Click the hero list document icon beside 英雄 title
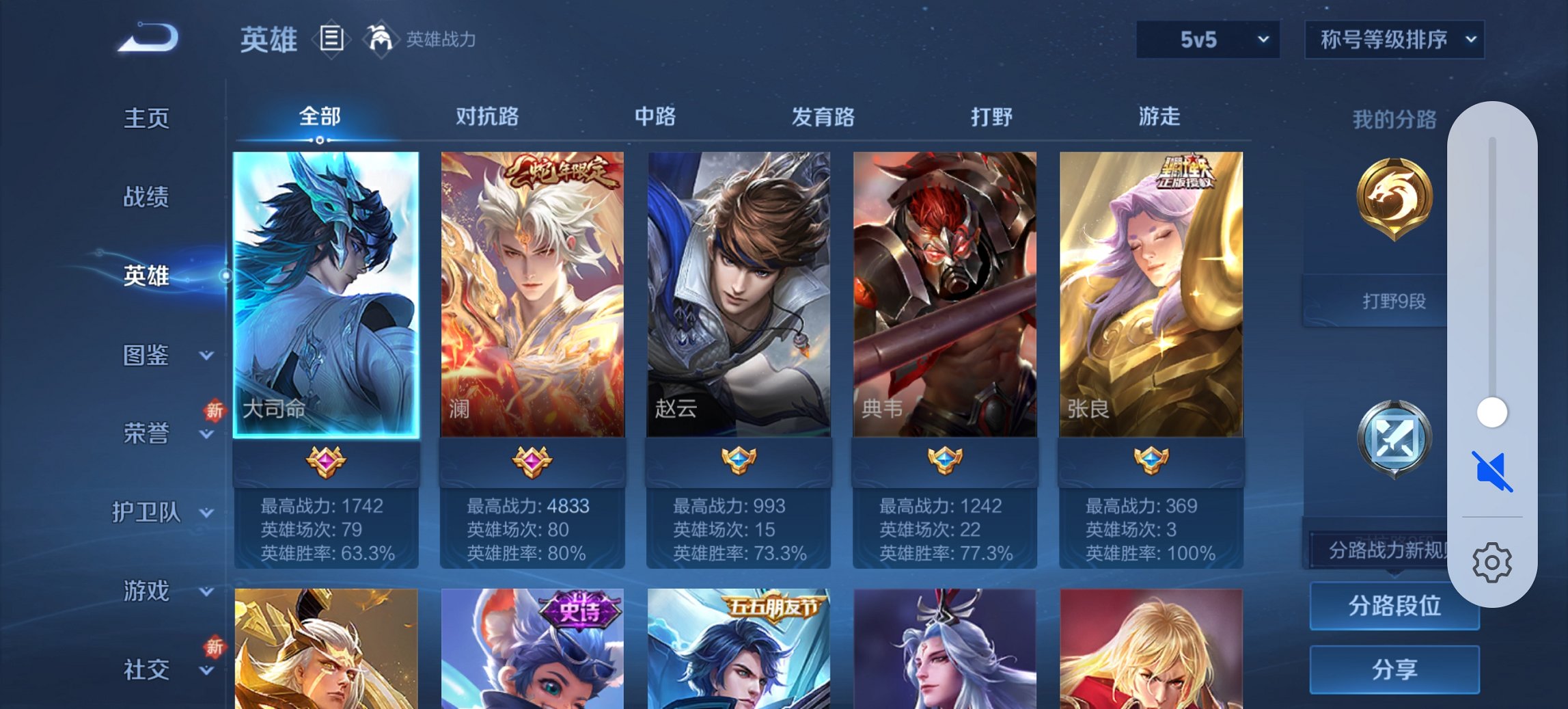 pyautogui.click(x=331, y=40)
